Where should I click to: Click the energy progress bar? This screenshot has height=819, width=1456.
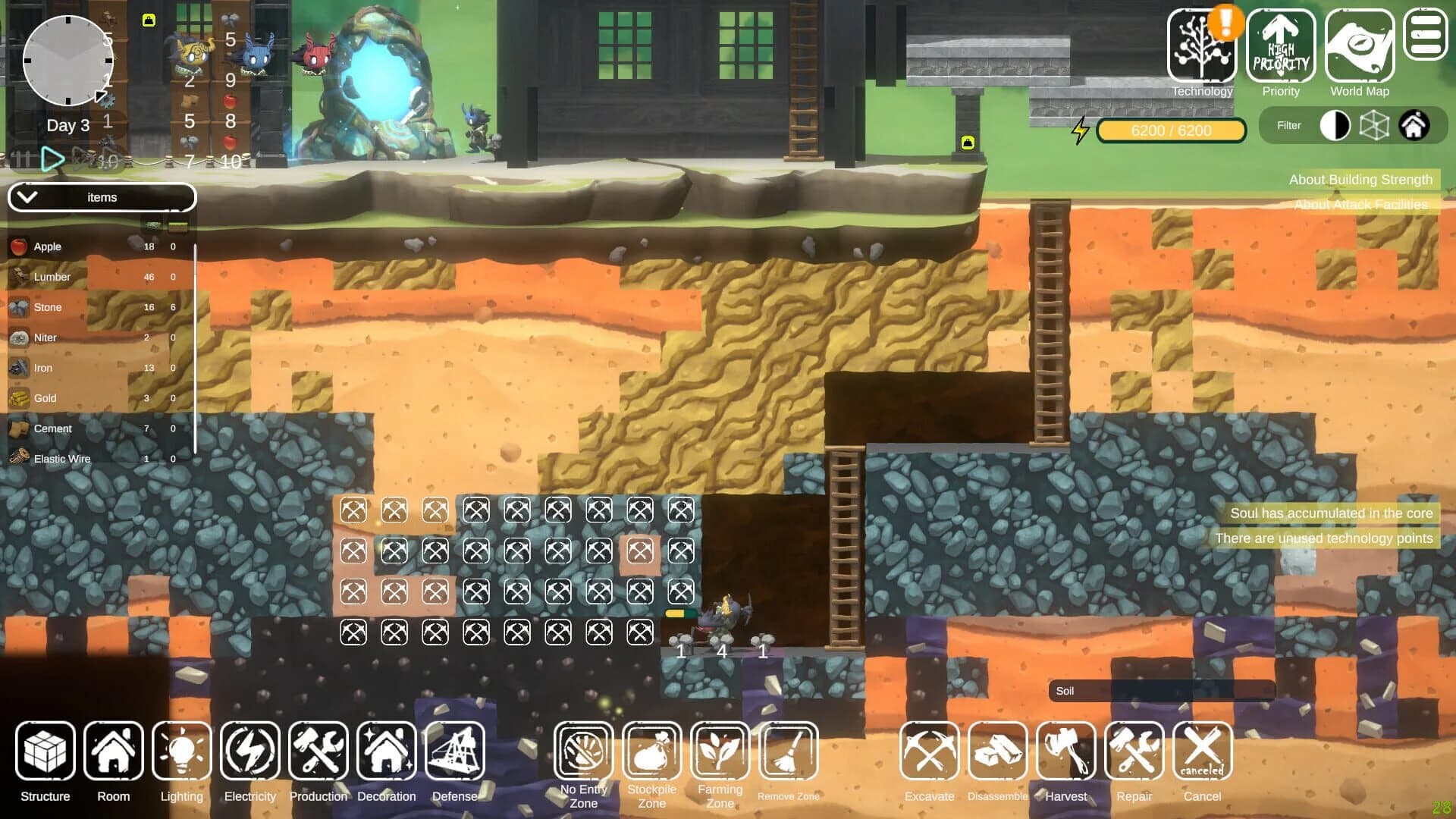pyautogui.click(x=1171, y=130)
